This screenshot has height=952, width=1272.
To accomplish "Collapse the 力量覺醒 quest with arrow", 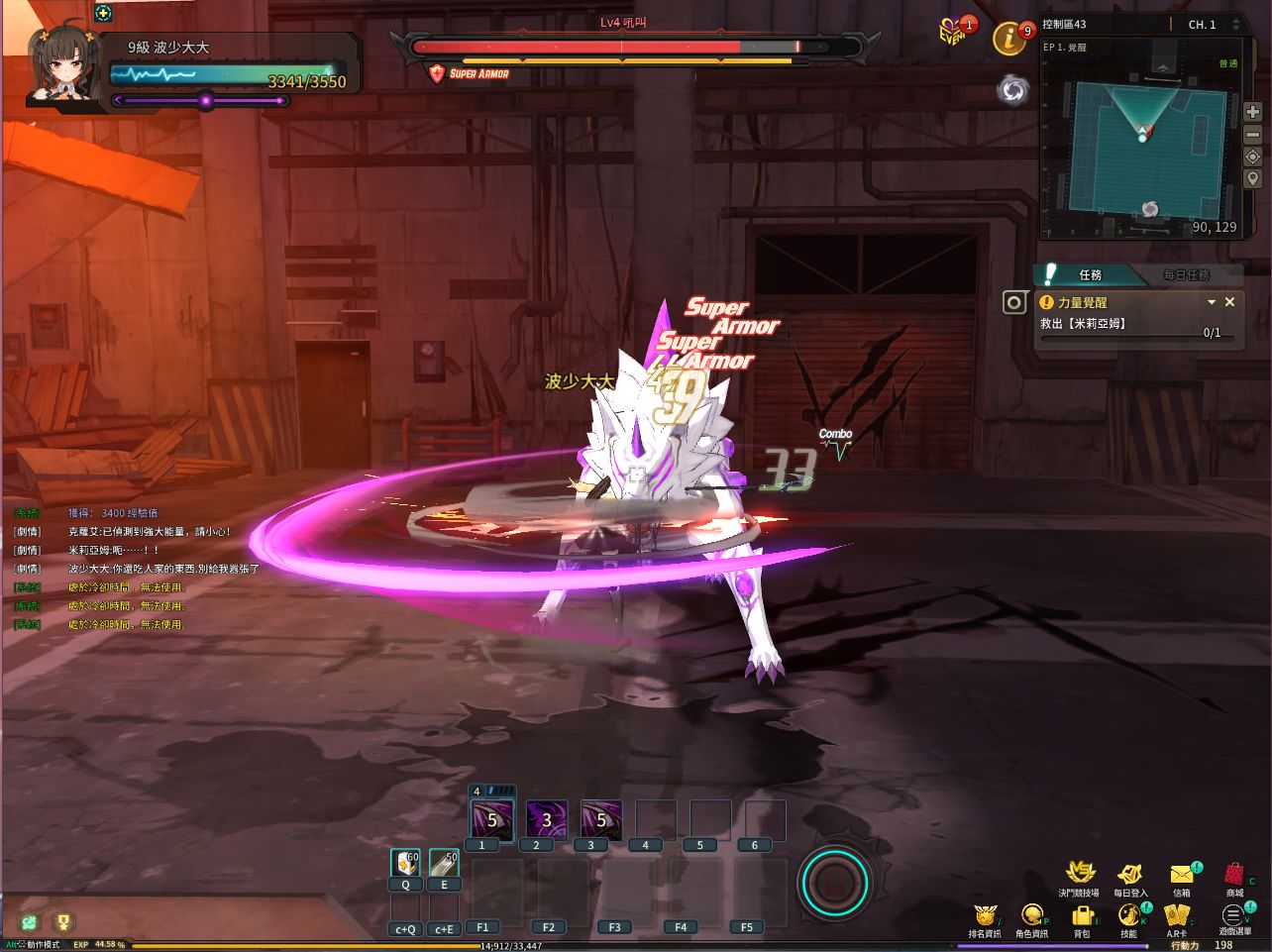I will [x=1211, y=302].
